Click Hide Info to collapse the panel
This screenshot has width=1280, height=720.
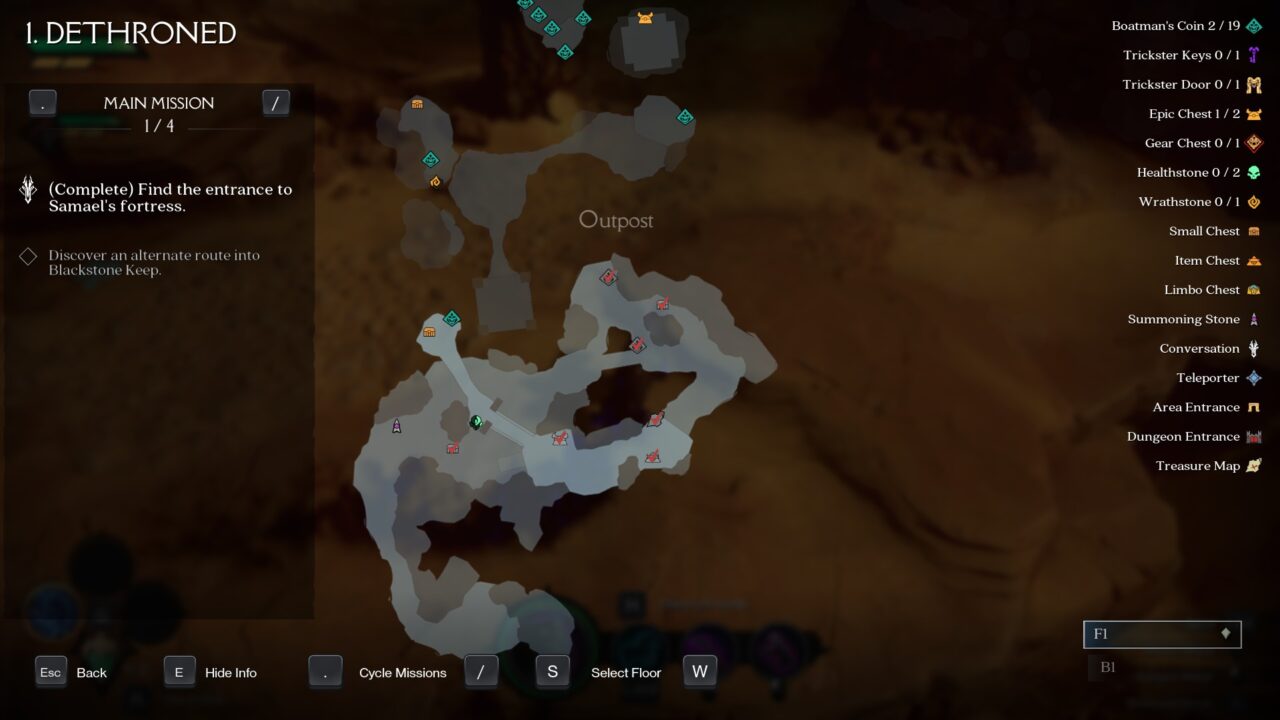[211, 673]
